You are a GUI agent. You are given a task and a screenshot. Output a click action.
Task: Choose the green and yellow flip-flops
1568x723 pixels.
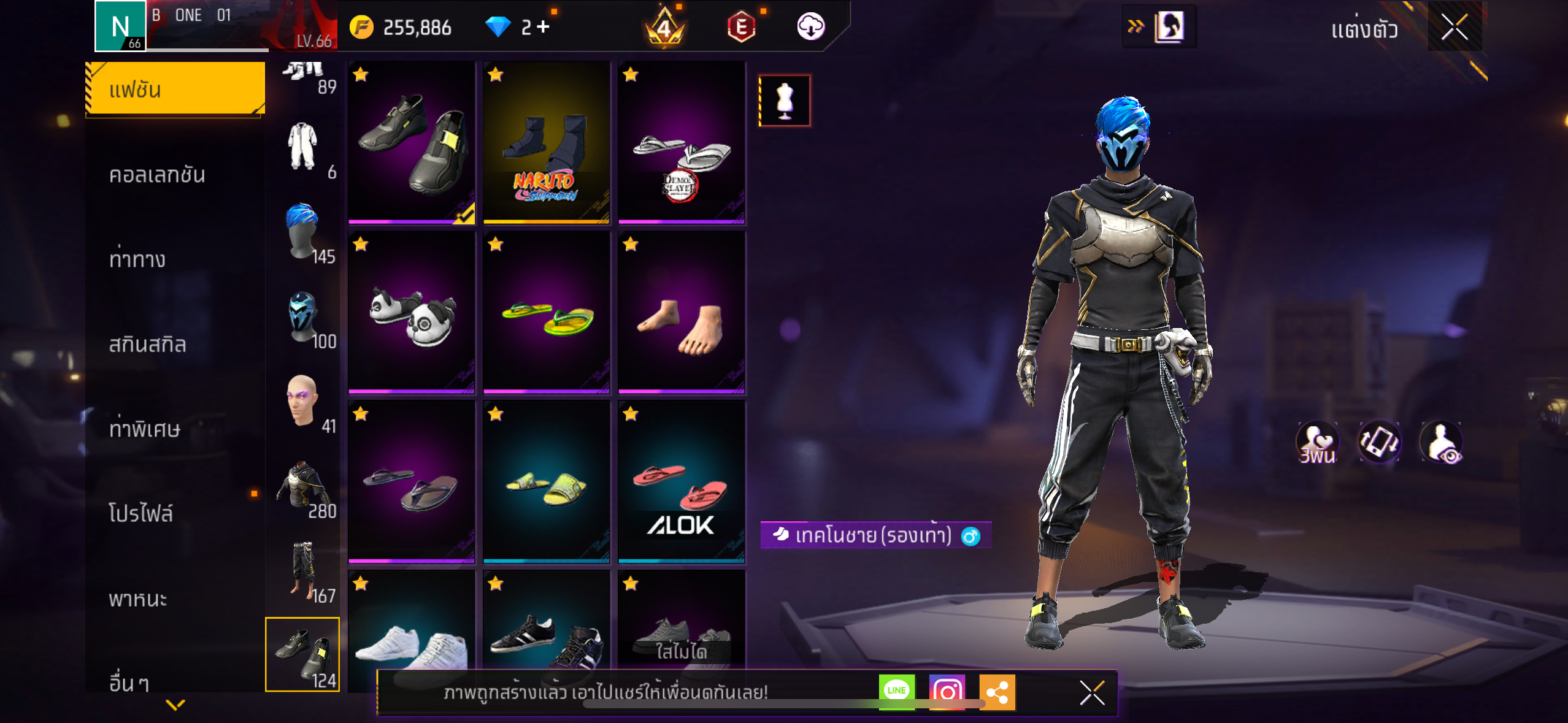pos(546,312)
